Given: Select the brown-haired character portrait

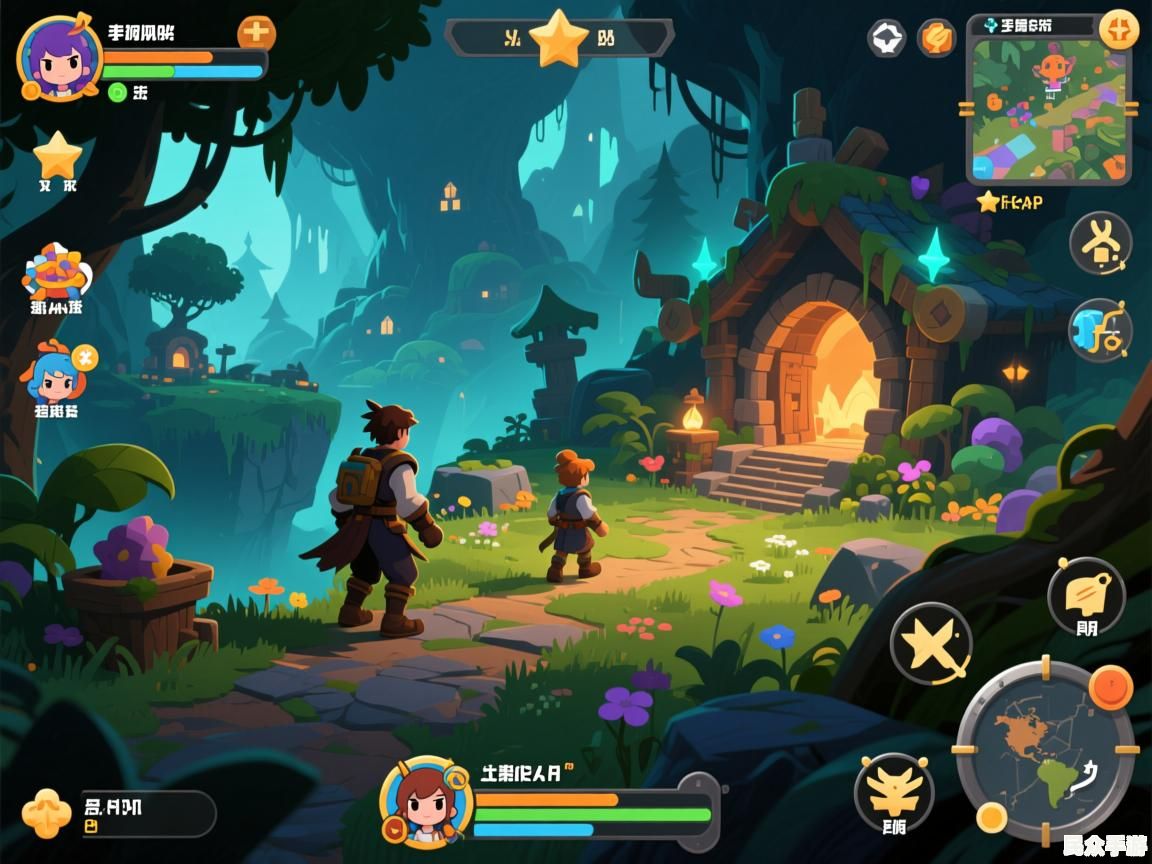Looking at the screenshot, I should 426,802.
